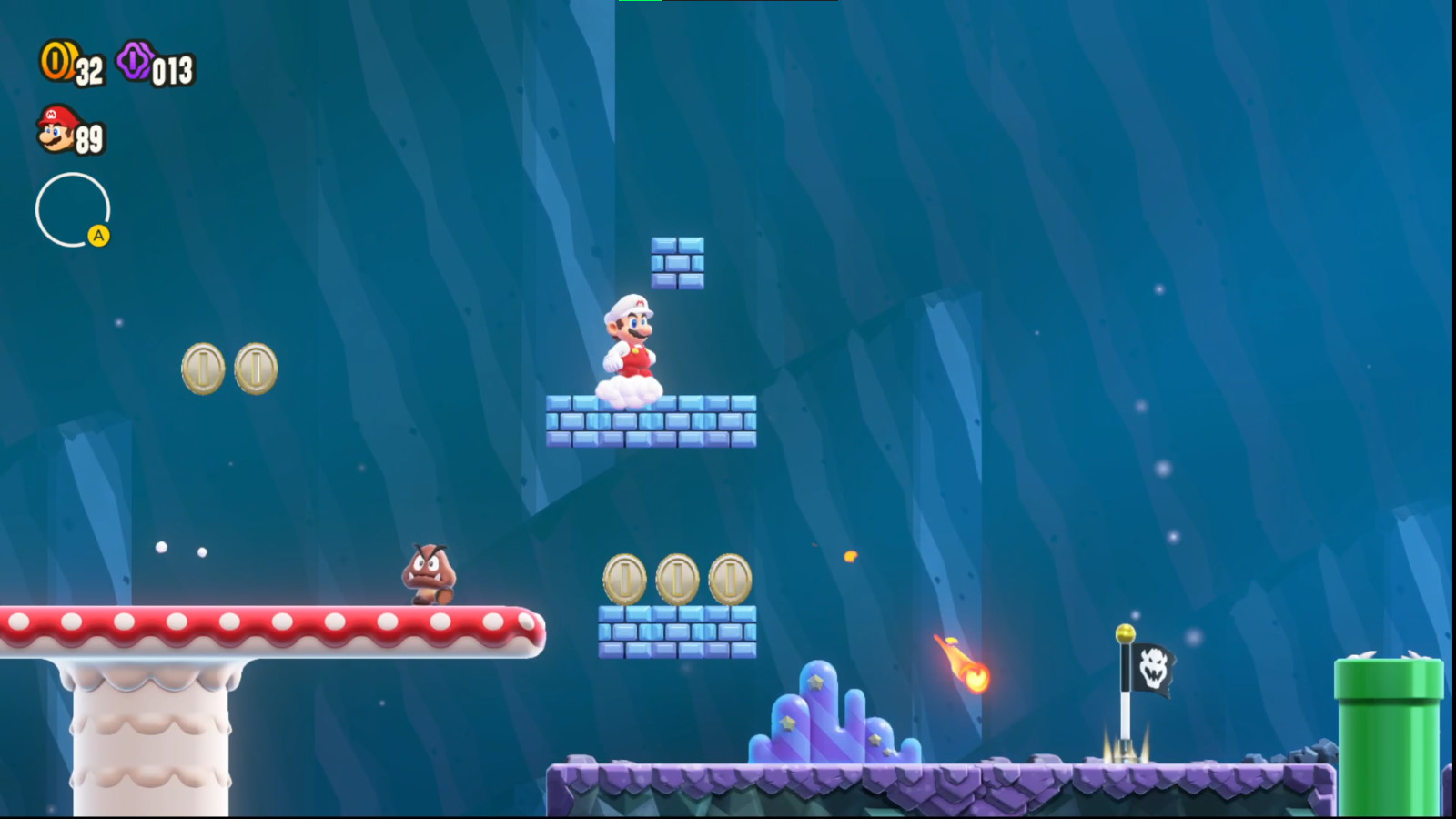Click the middle coin above the brick ledge
This screenshot has width=1456, height=819.
(676, 579)
